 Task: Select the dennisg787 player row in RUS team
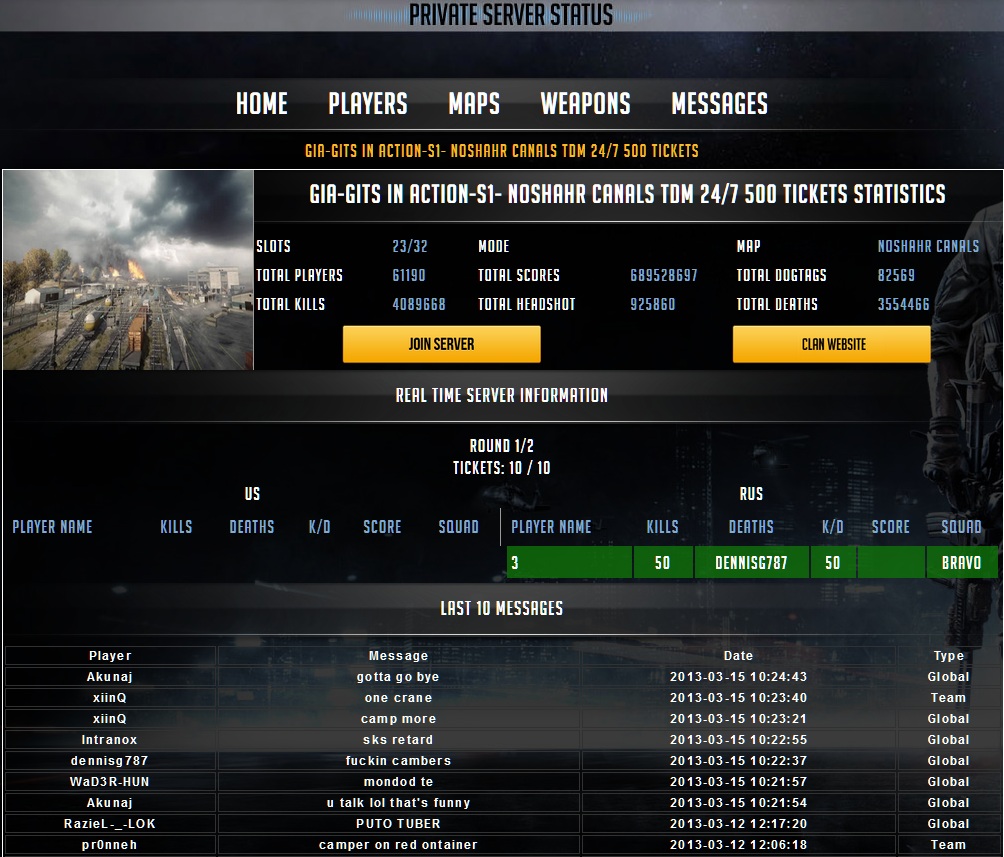coord(751,563)
